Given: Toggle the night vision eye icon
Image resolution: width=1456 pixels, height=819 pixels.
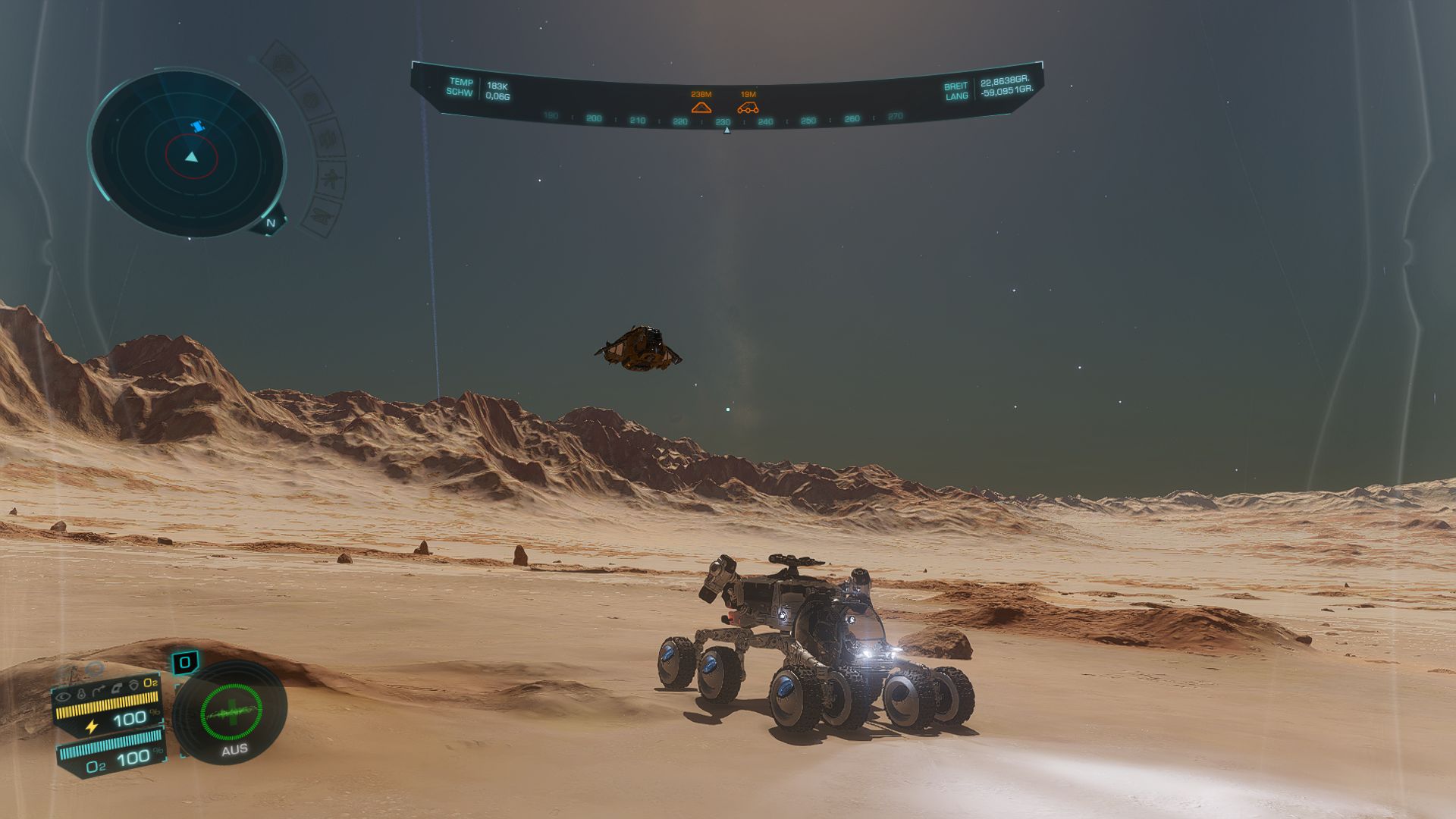Looking at the screenshot, I should pyautogui.click(x=63, y=695).
